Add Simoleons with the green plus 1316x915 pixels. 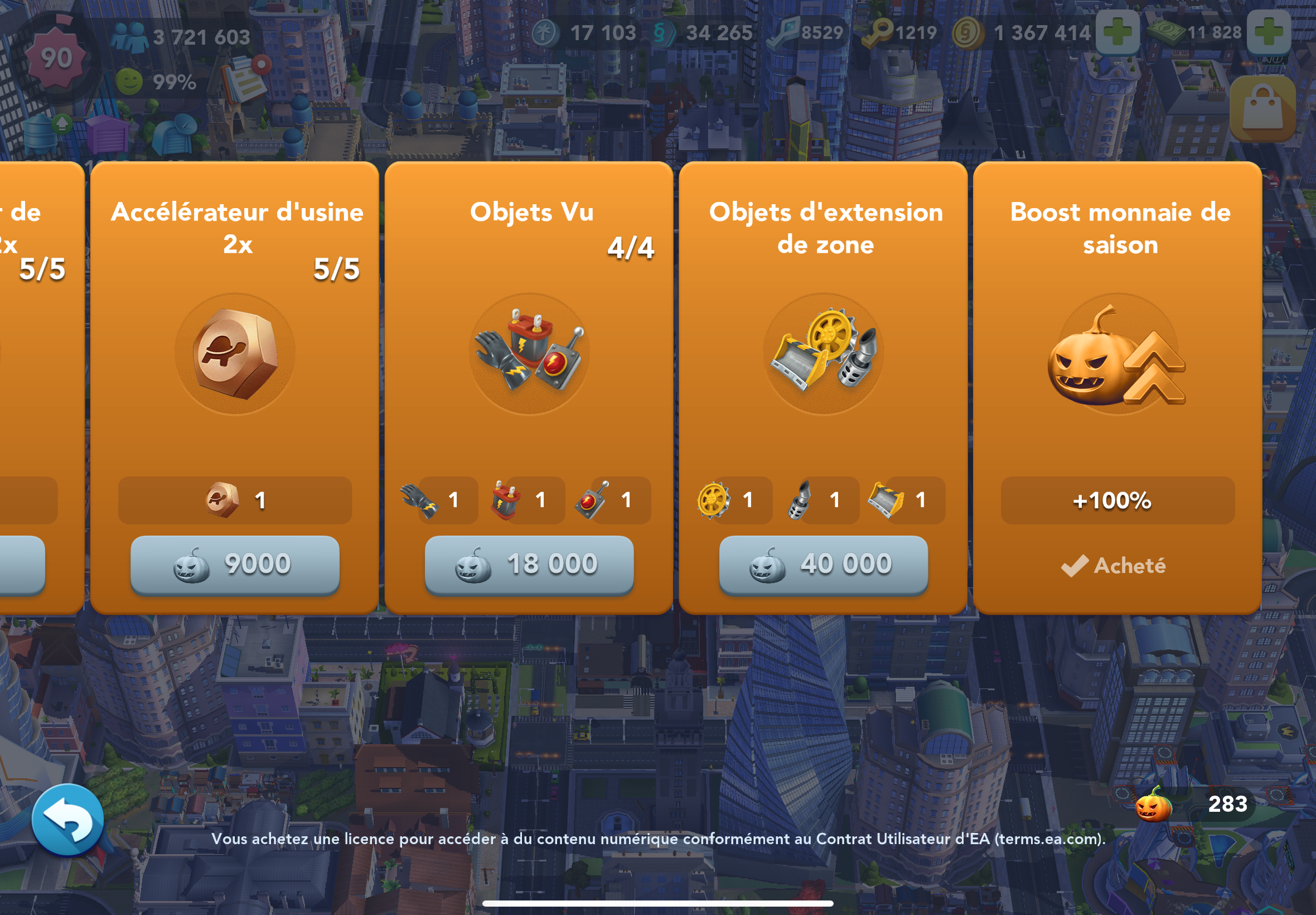1117,32
